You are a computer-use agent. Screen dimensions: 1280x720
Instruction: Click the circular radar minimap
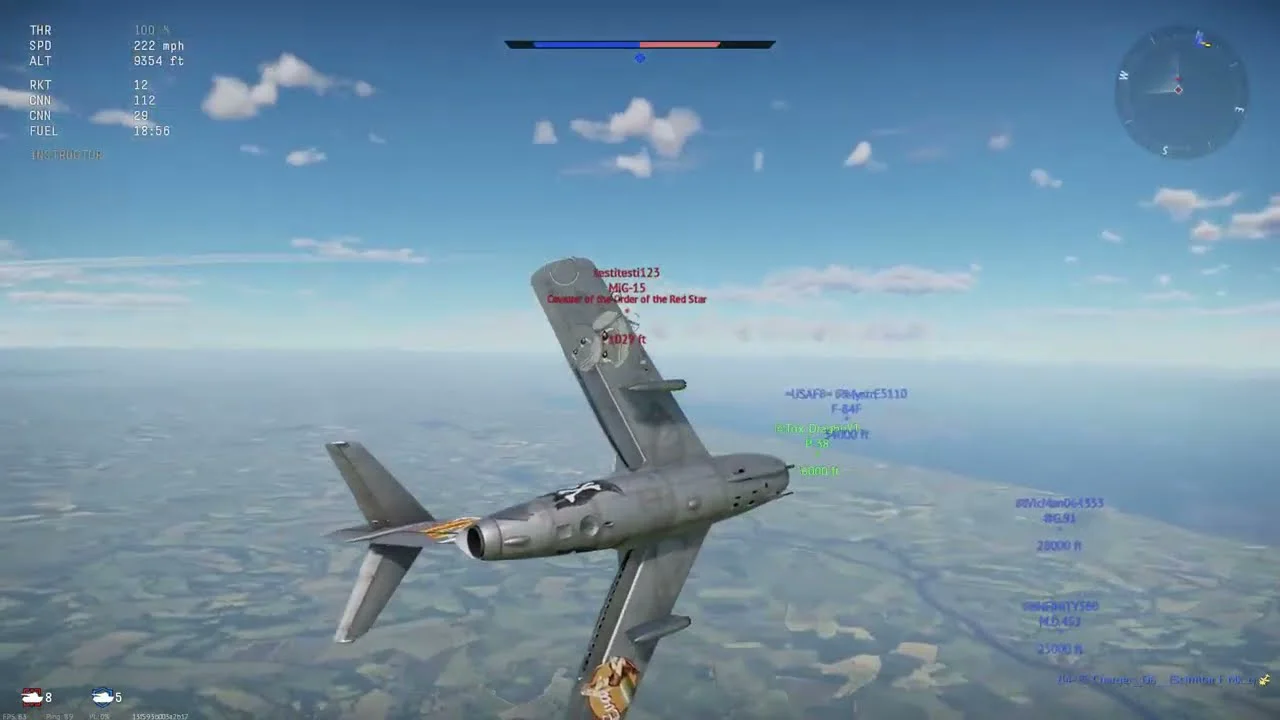click(x=1181, y=91)
